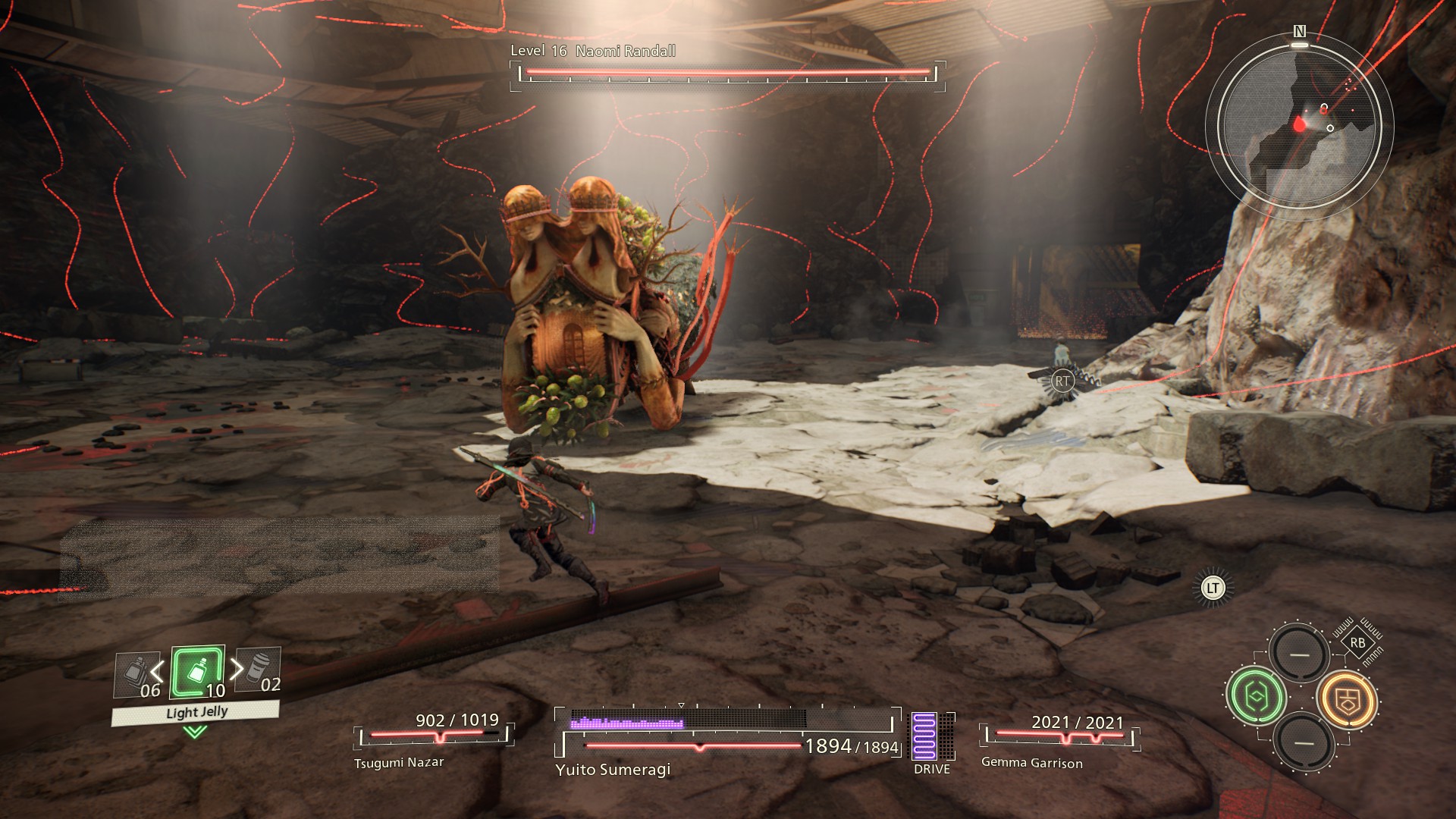Screen dimensions: 1456x819
Task: Activate the green glowing SAS ability icon
Action: point(1256,695)
